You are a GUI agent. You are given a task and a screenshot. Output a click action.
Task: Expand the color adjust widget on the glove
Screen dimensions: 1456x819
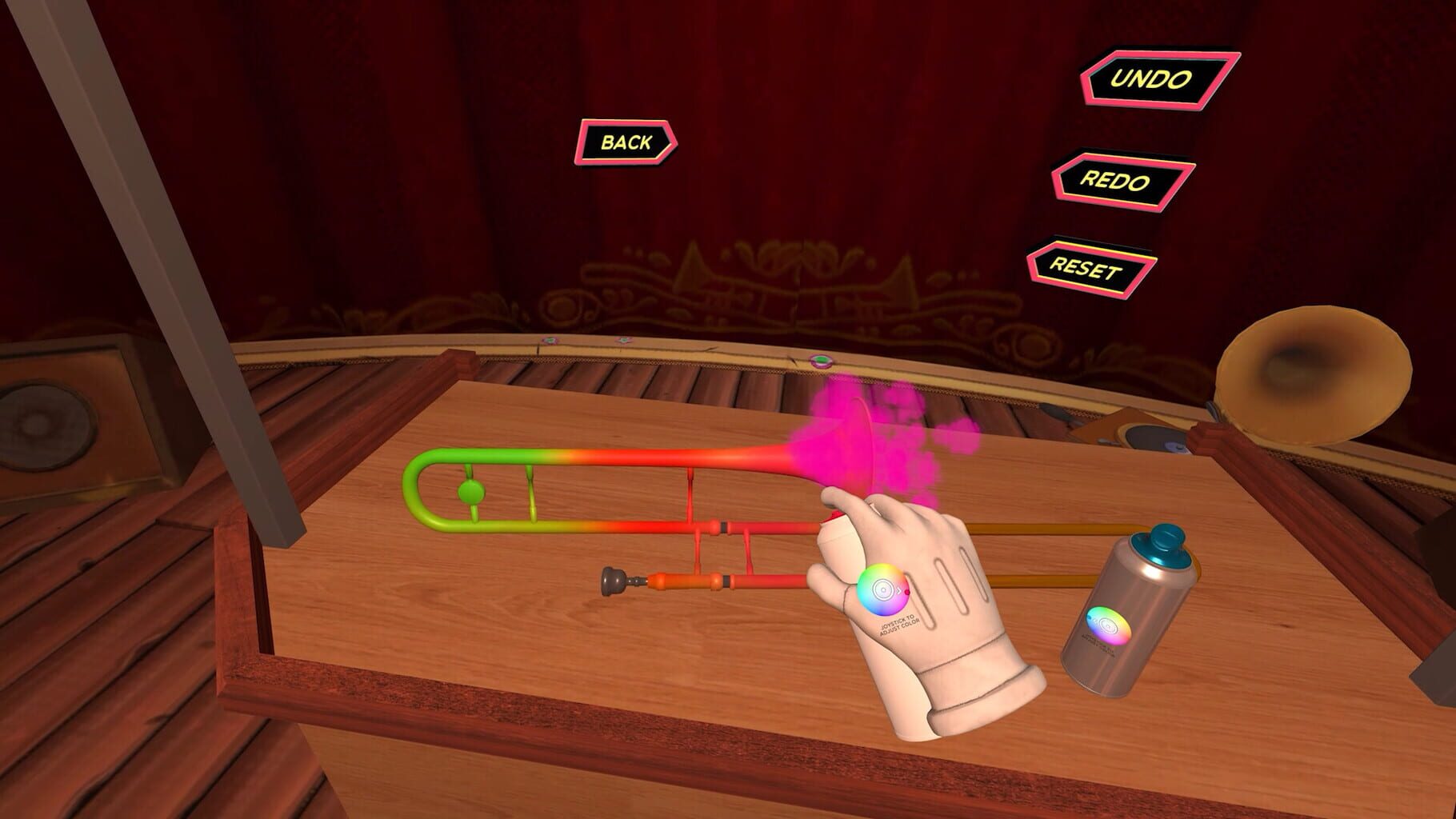884,590
